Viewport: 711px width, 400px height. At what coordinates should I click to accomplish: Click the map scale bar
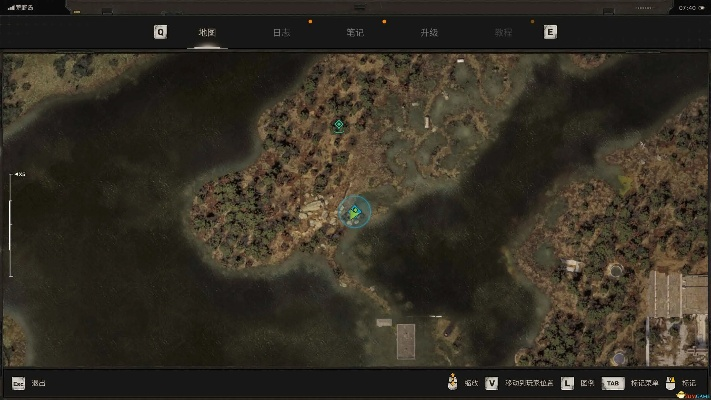pos(11,225)
